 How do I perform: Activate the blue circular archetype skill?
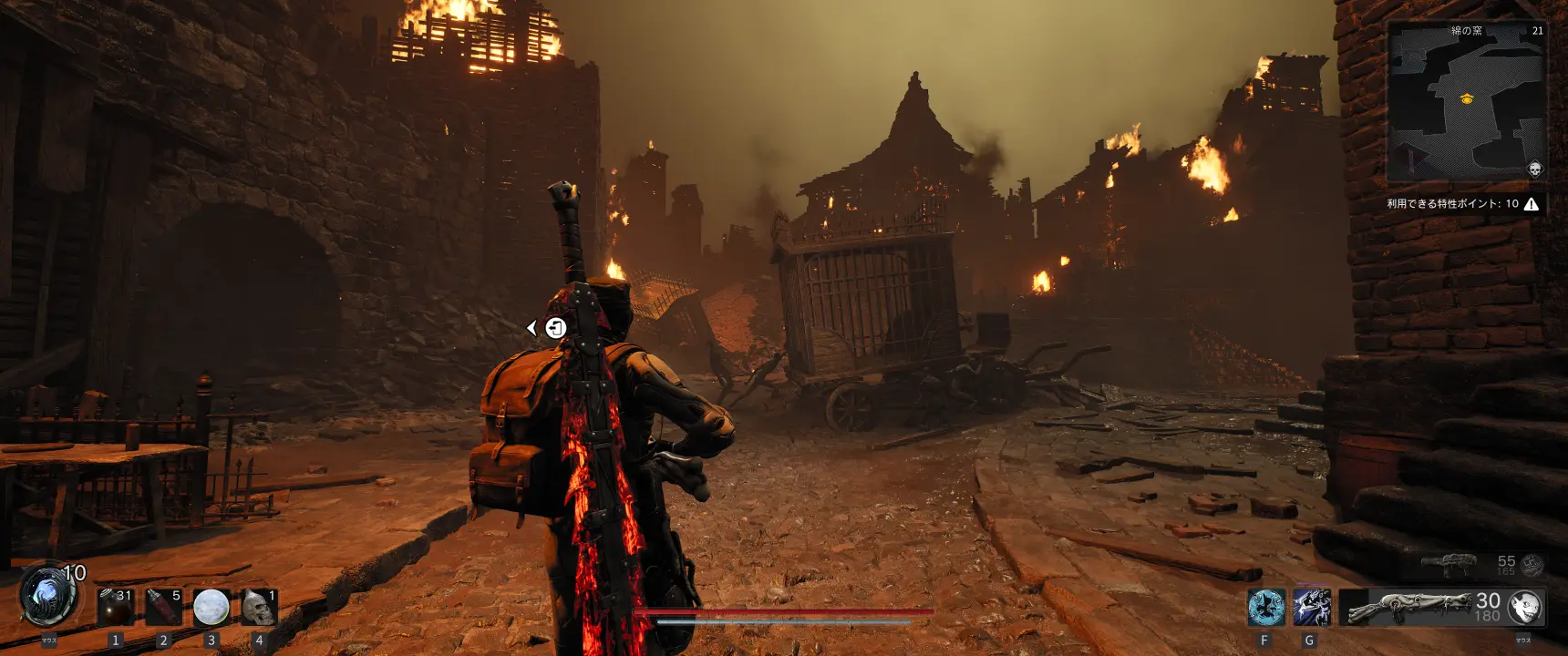(x=1265, y=608)
